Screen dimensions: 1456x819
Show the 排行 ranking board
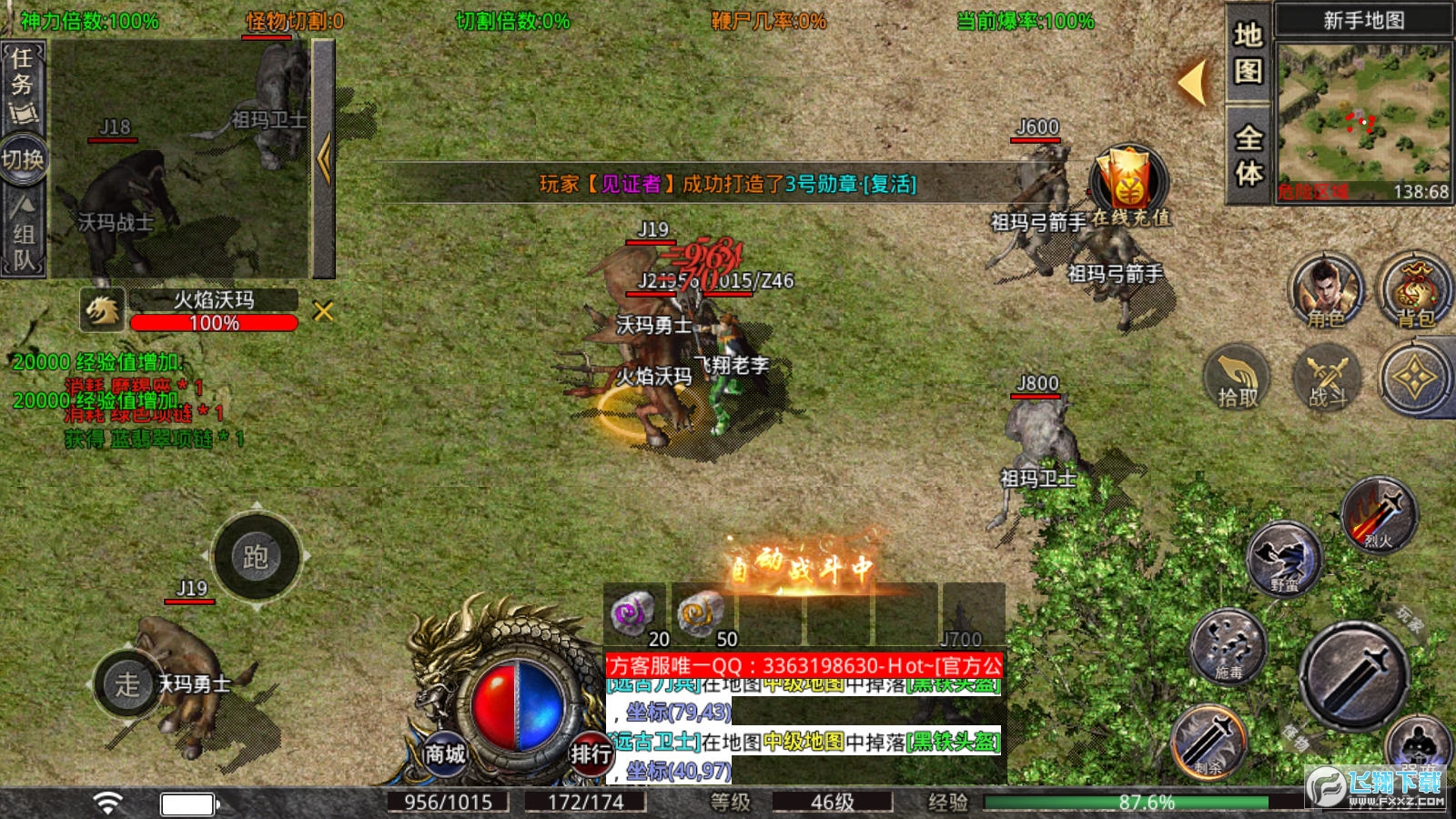(591, 753)
